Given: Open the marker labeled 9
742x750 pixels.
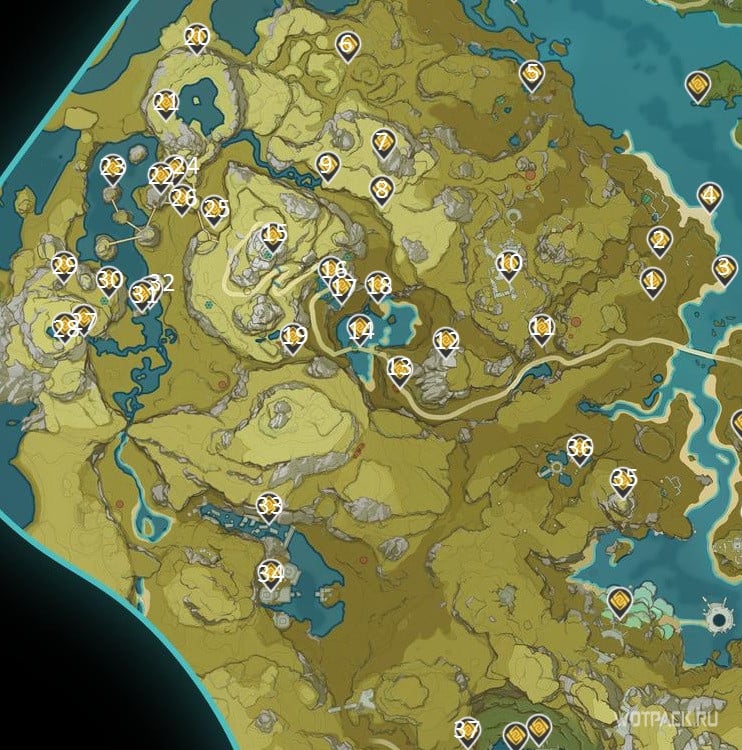Looking at the screenshot, I should pos(325,165).
